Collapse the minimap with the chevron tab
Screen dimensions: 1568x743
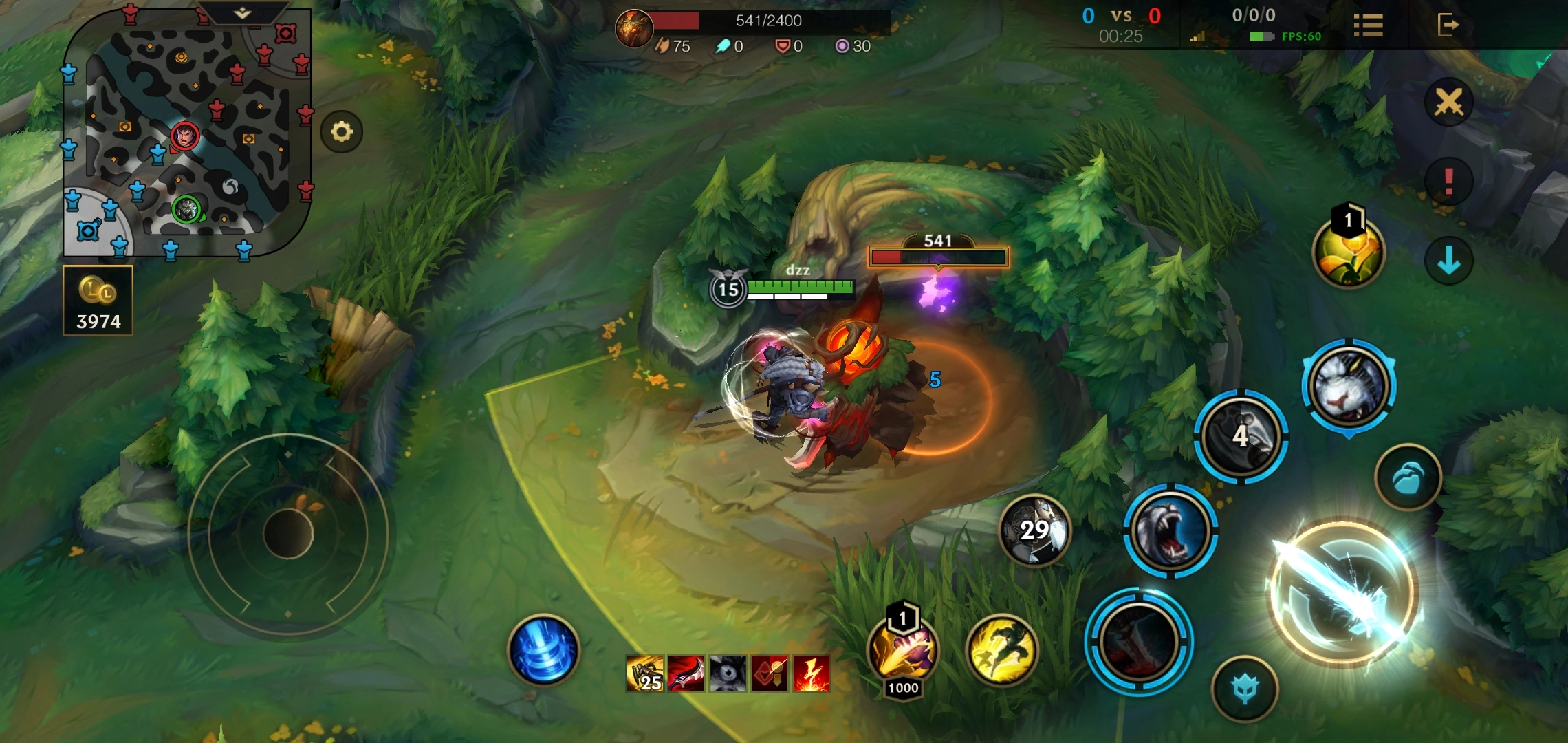pos(242,13)
